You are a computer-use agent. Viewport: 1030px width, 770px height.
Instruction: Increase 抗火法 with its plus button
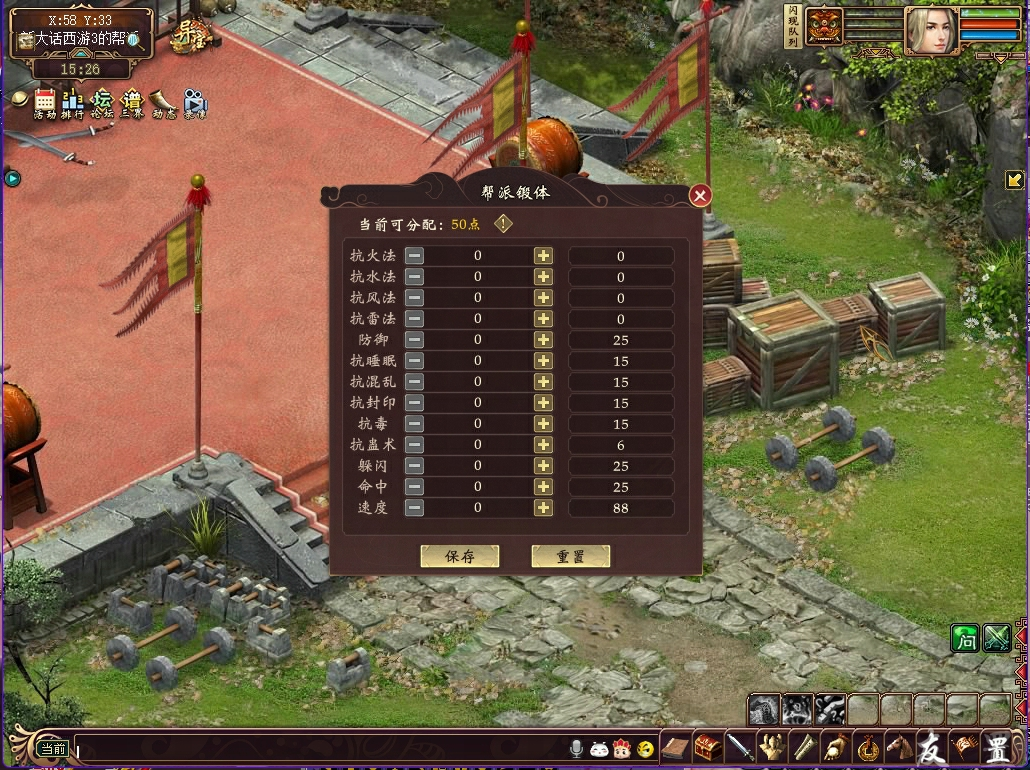coord(543,256)
